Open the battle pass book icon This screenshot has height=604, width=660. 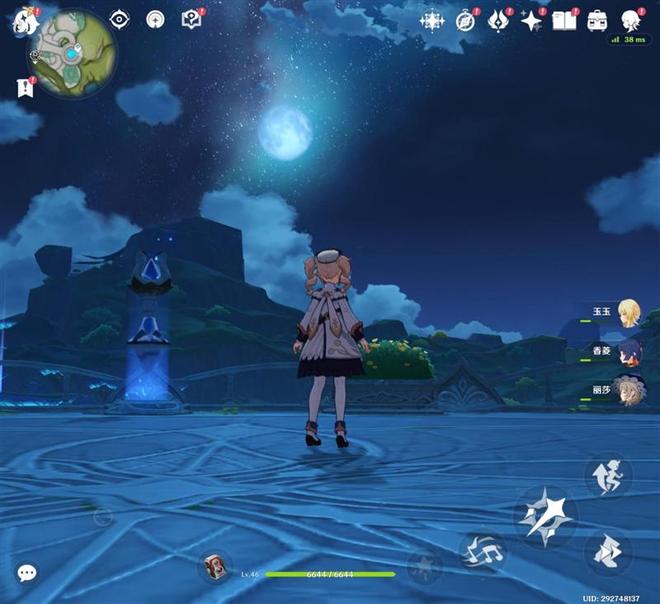pos(565,21)
